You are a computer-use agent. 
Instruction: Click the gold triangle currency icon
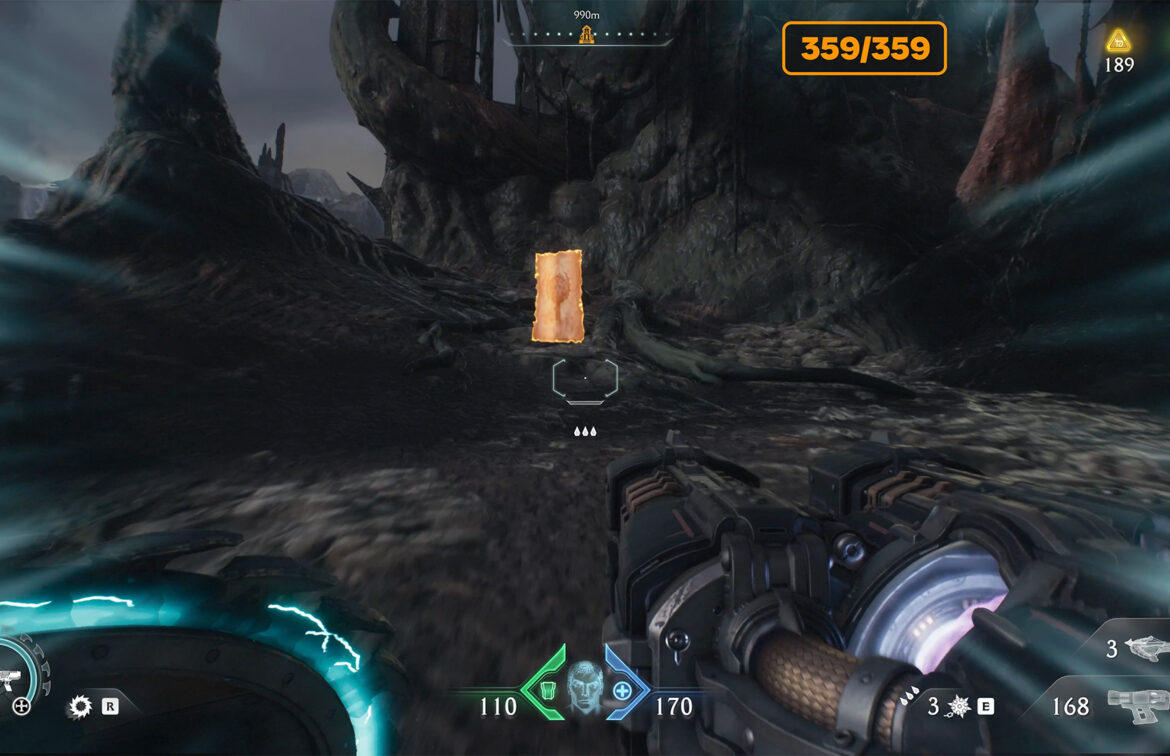(1118, 41)
